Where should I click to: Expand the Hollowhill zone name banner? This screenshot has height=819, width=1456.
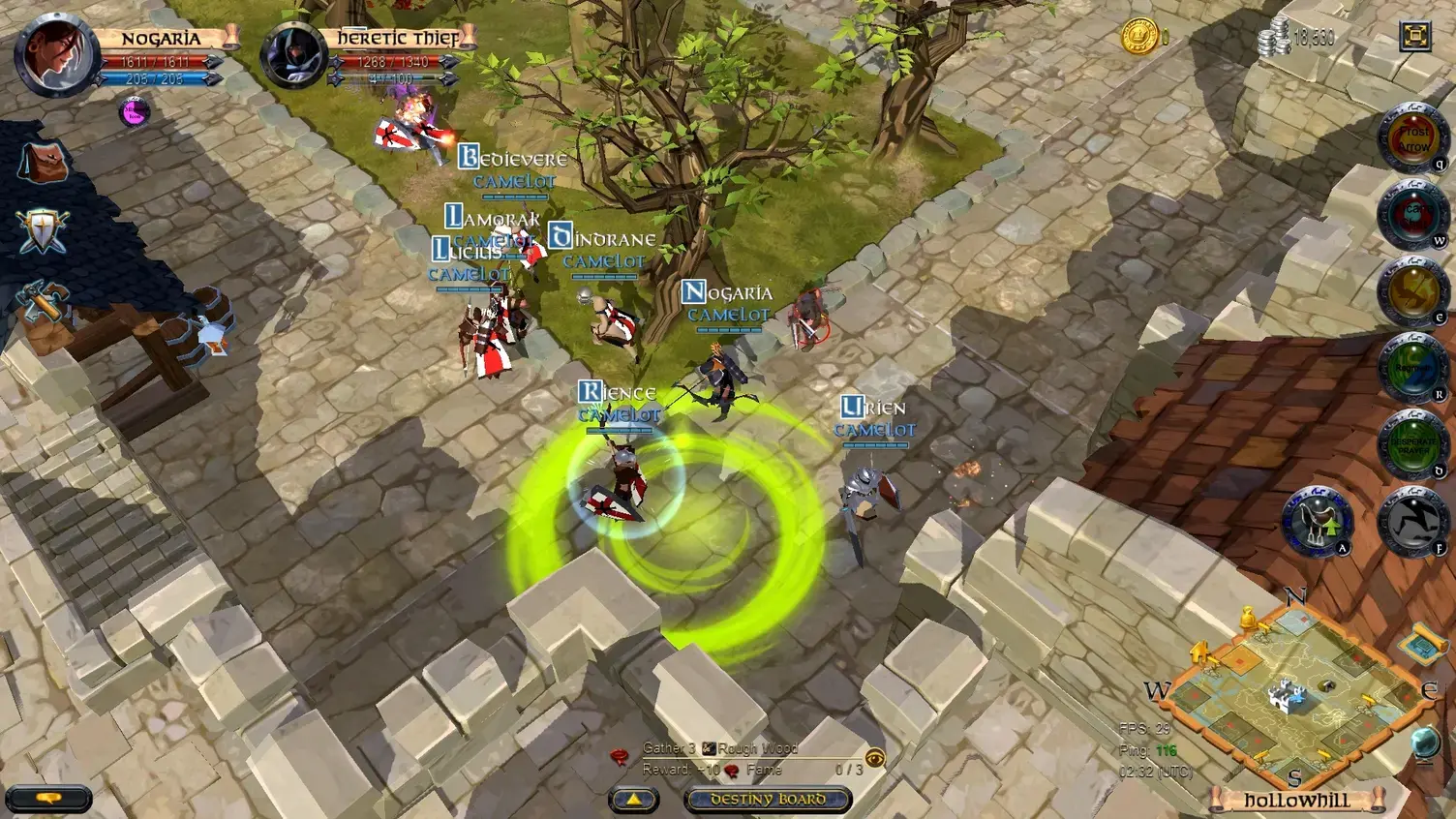[x=1297, y=800]
